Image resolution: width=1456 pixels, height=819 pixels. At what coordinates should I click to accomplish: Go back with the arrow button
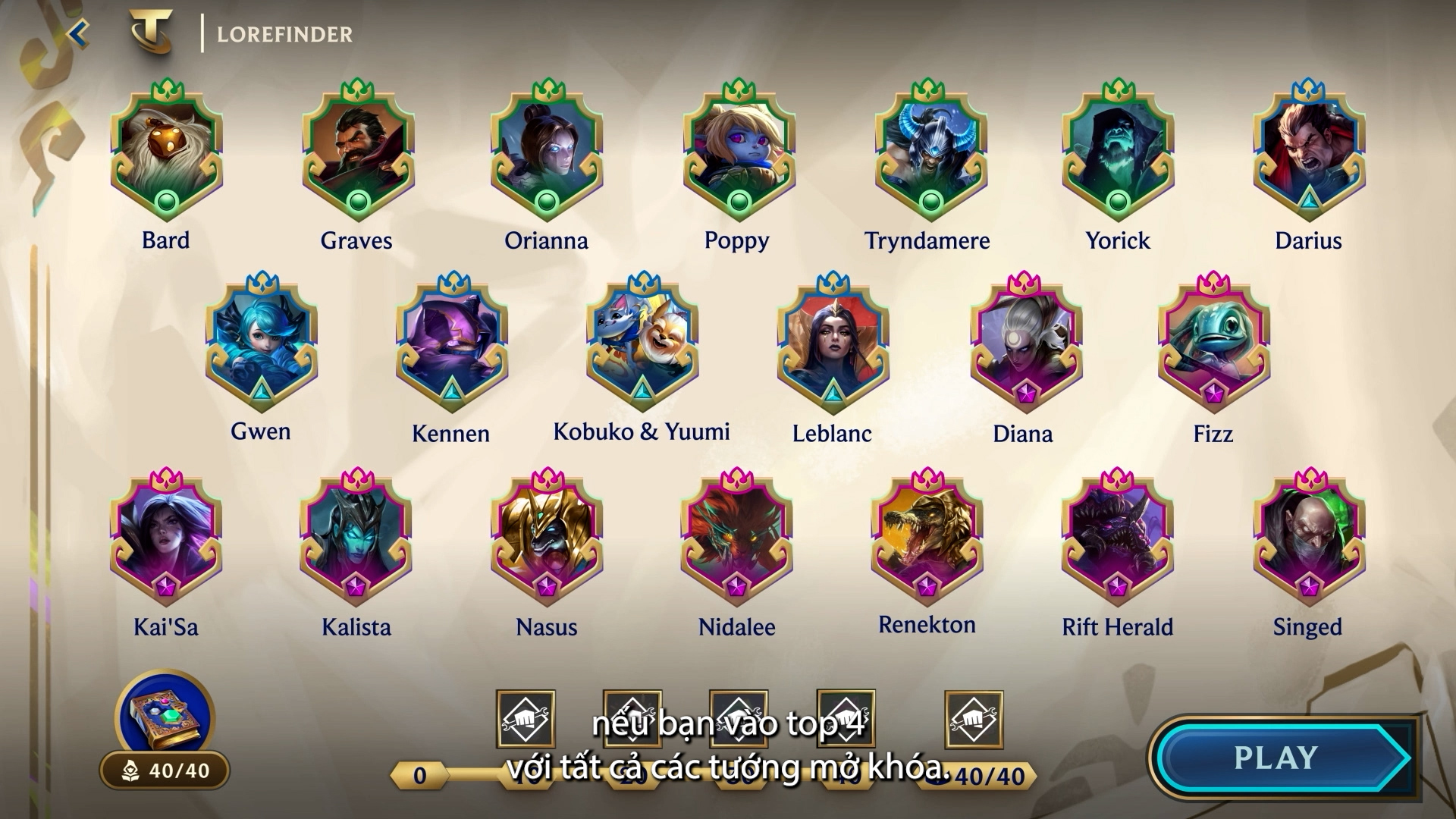point(78,33)
